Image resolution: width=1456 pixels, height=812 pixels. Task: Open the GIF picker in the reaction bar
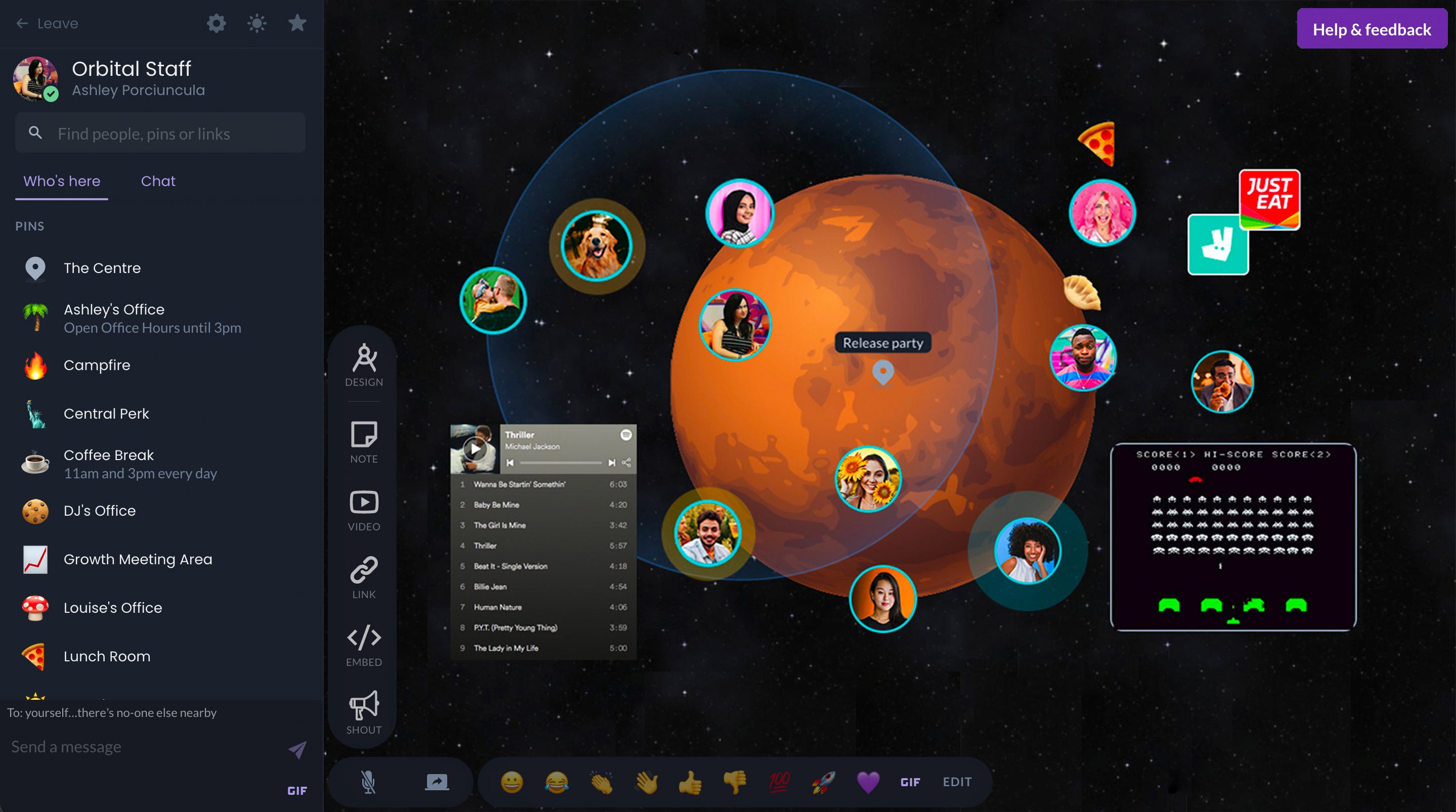click(910, 782)
